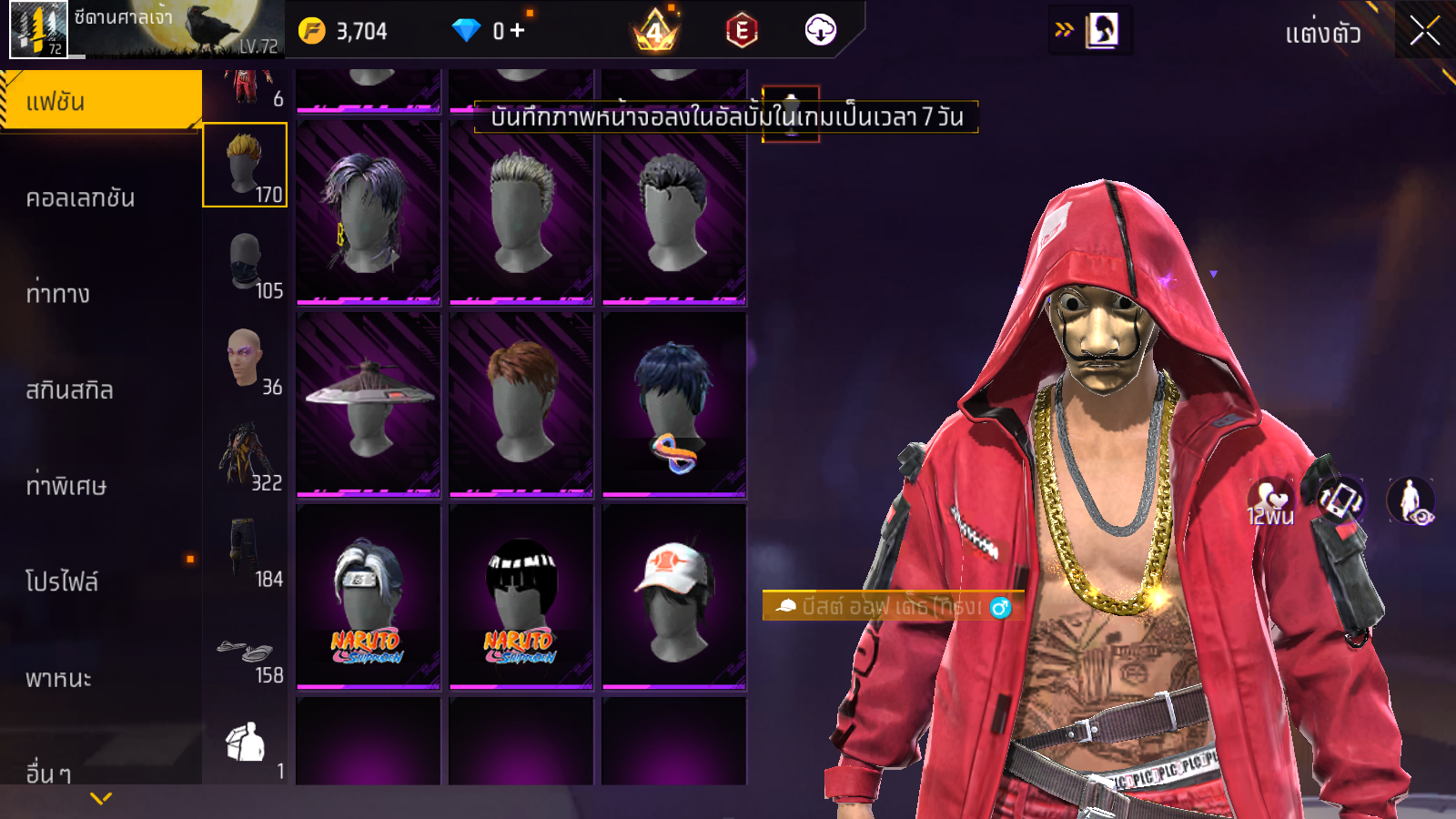Choose the face mask category with 105

point(245,262)
